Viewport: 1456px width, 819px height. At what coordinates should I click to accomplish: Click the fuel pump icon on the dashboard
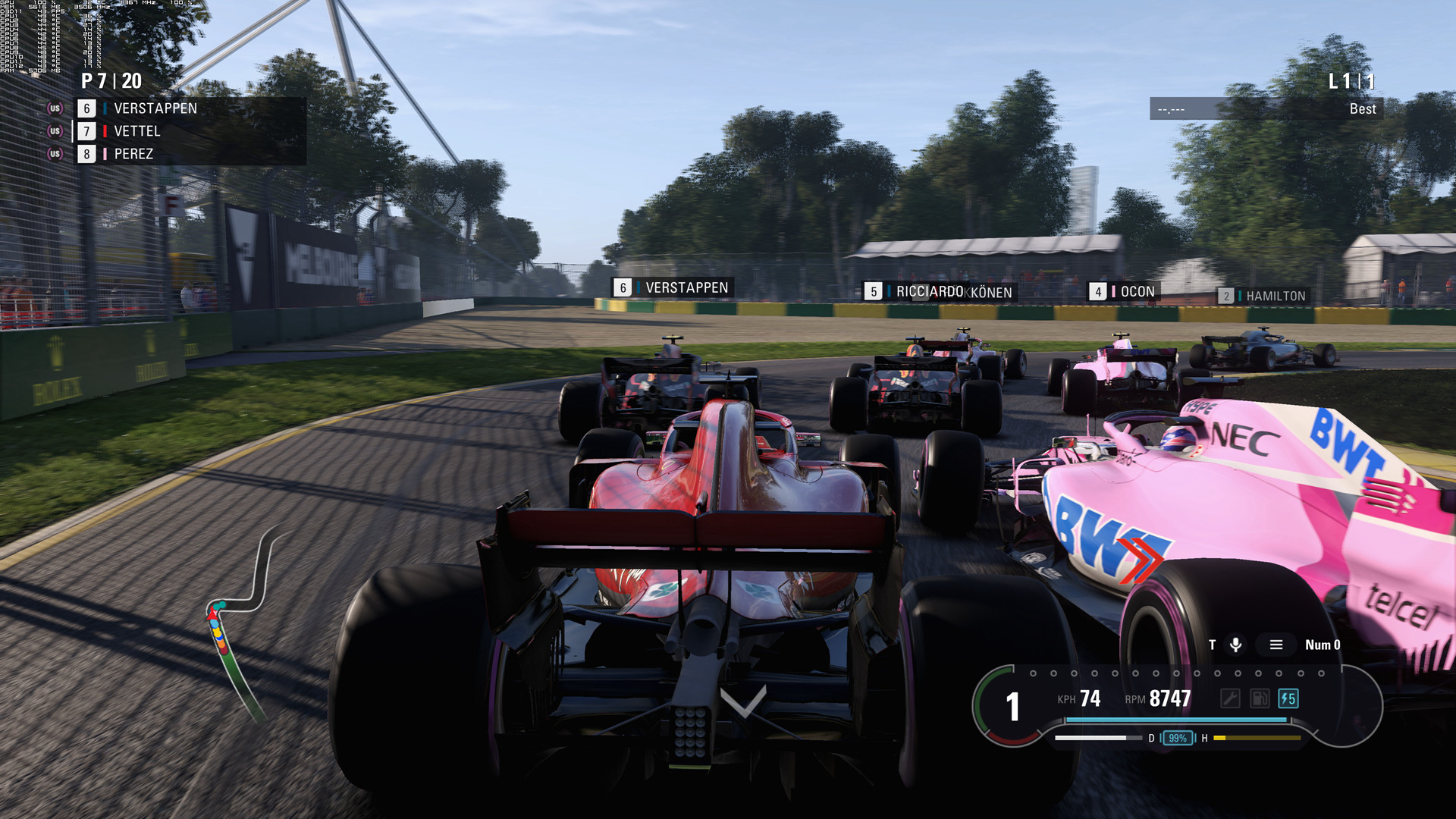coord(1260,698)
